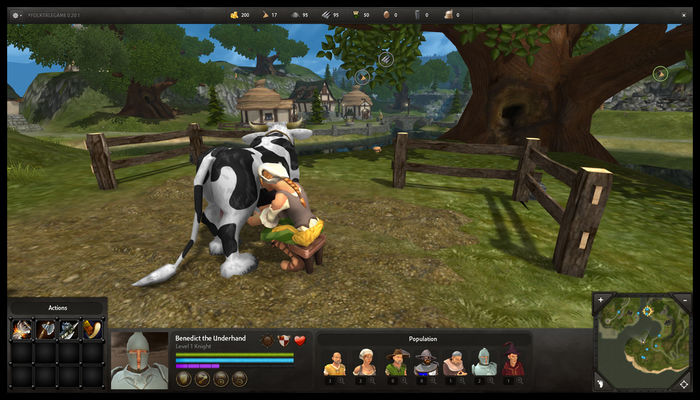The height and width of the screenshot is (400, 700).
Task: Click Benedict the Underhand's knight portrait
Action: click(x=139, y=360)
